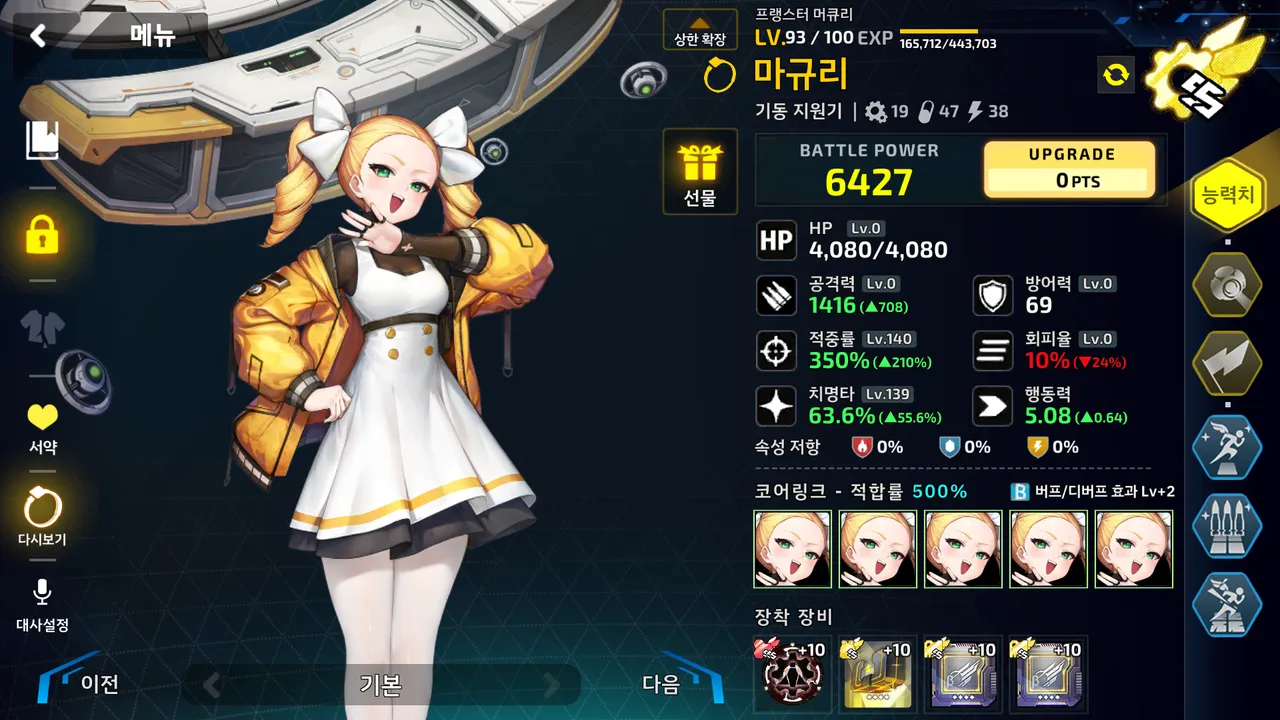Image resolution: width=1280 pixels, height=720 pixels.
Task: Switch to the 기본 tab at the bottom
Action: 383,686
